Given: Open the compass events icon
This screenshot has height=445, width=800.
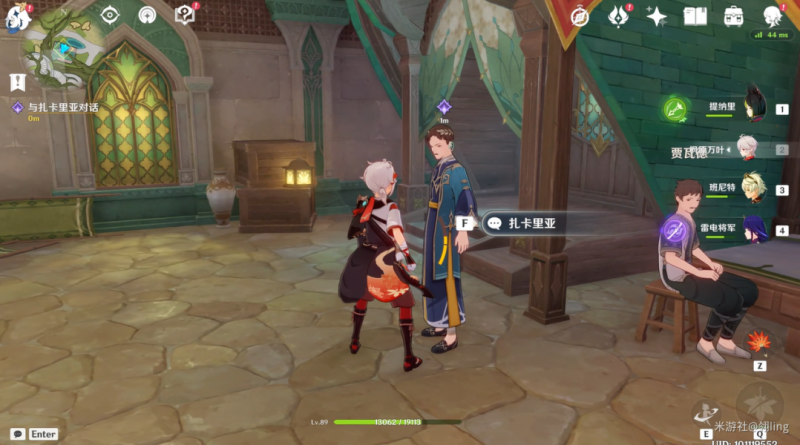Looking at the screenshot, I should 580,15.
